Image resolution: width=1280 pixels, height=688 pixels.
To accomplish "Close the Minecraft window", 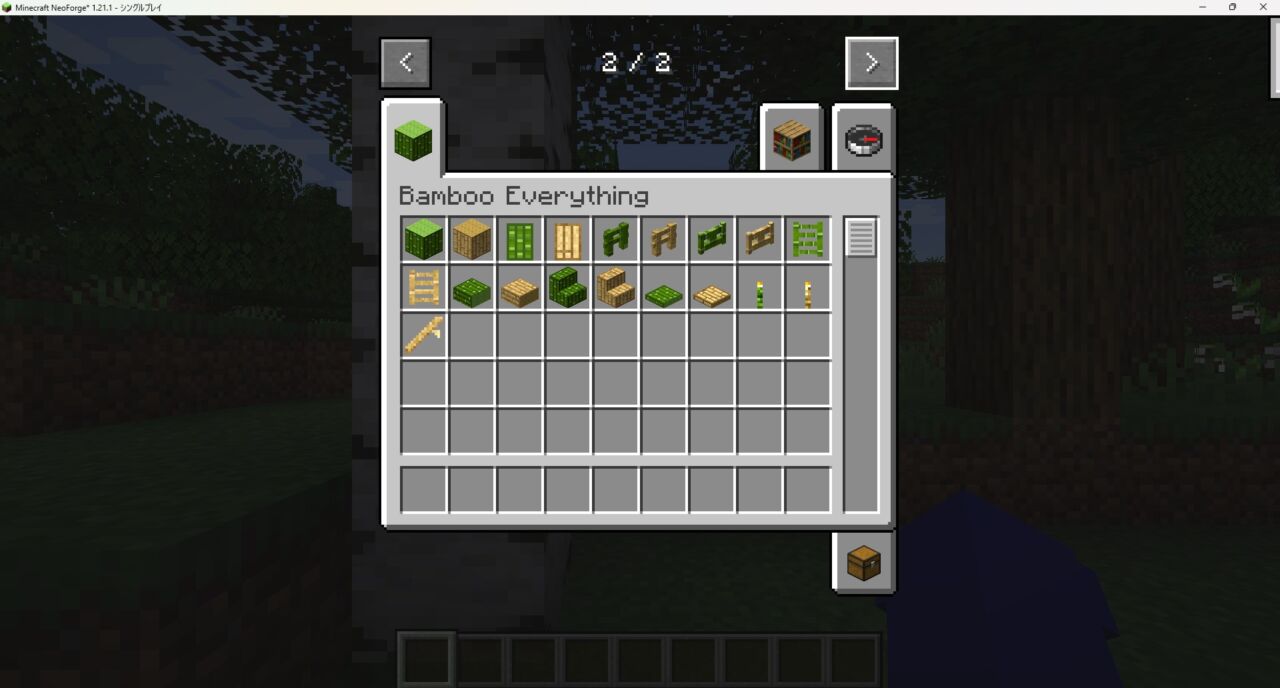I will point(1263,7).
